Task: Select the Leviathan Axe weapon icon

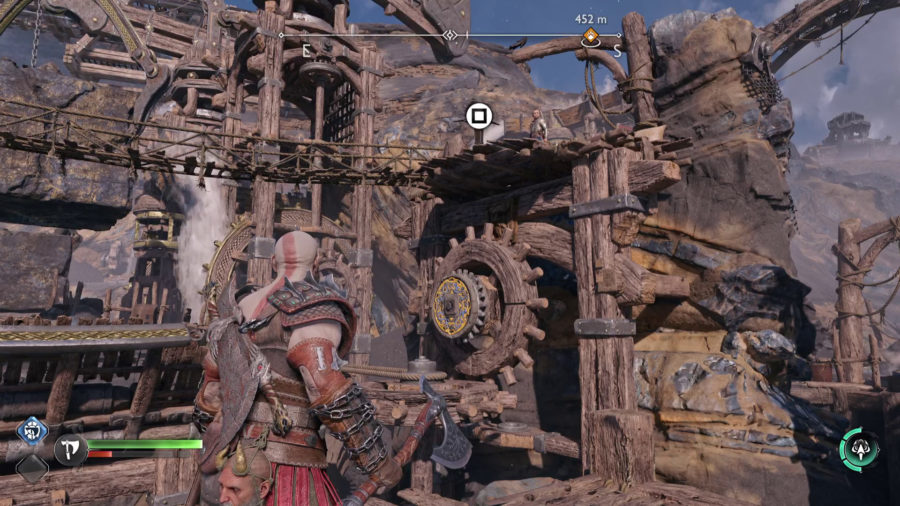Action: click(x=69, y=450)
